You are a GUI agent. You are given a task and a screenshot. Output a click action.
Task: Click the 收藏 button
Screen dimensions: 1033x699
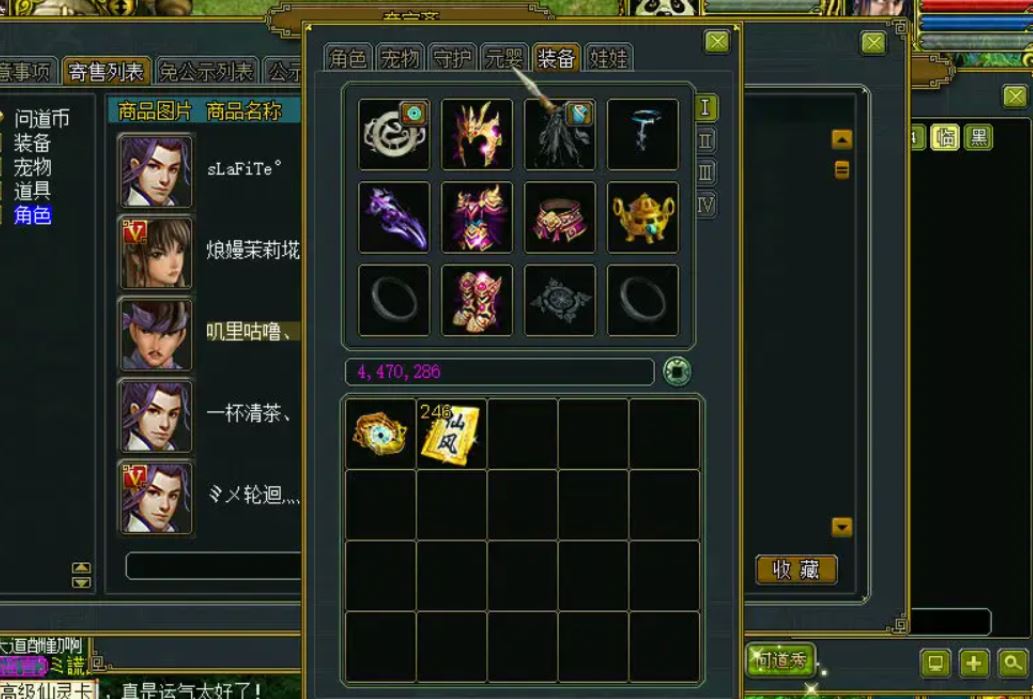point(796,570)
